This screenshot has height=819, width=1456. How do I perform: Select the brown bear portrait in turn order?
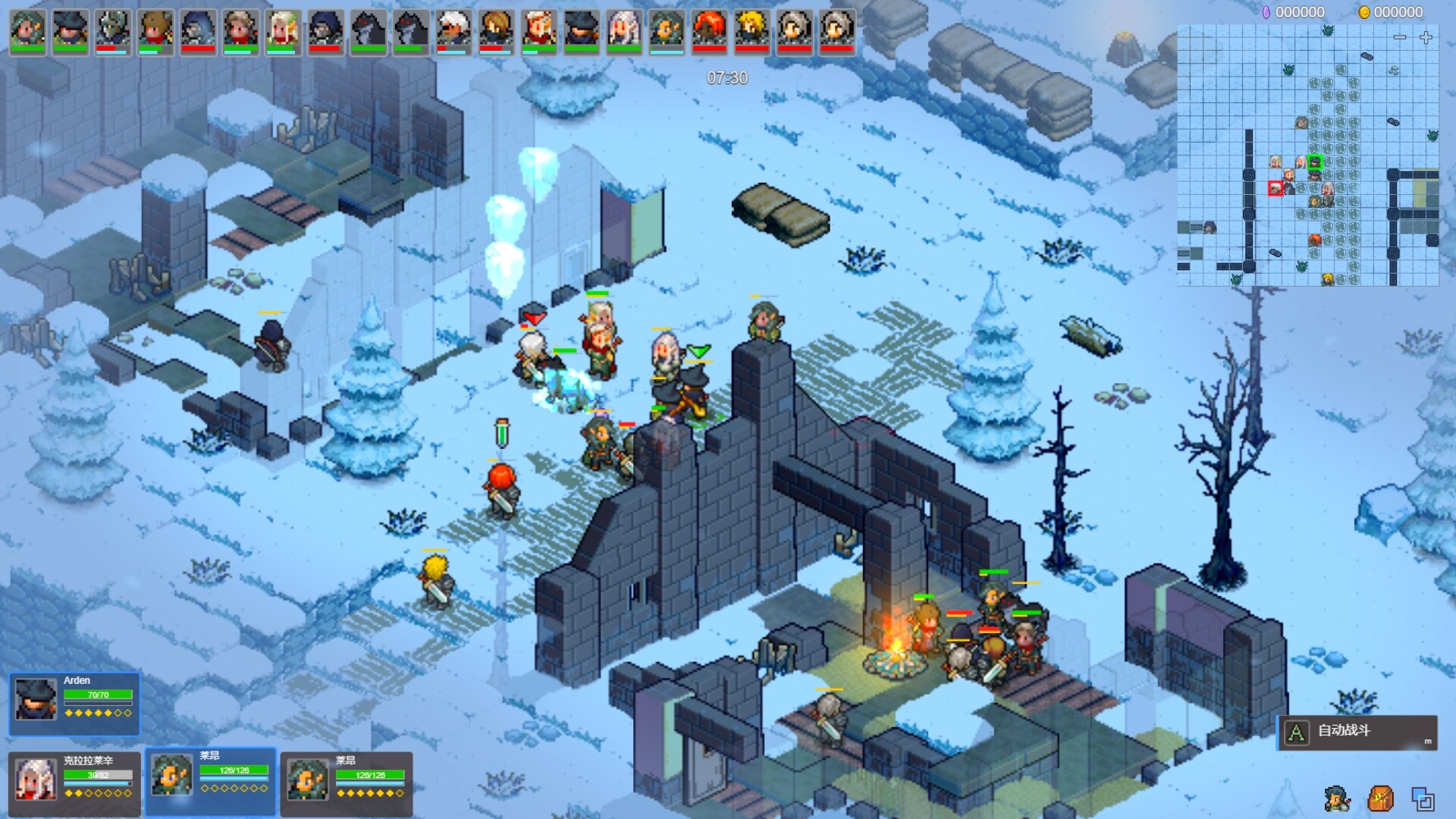155,31
